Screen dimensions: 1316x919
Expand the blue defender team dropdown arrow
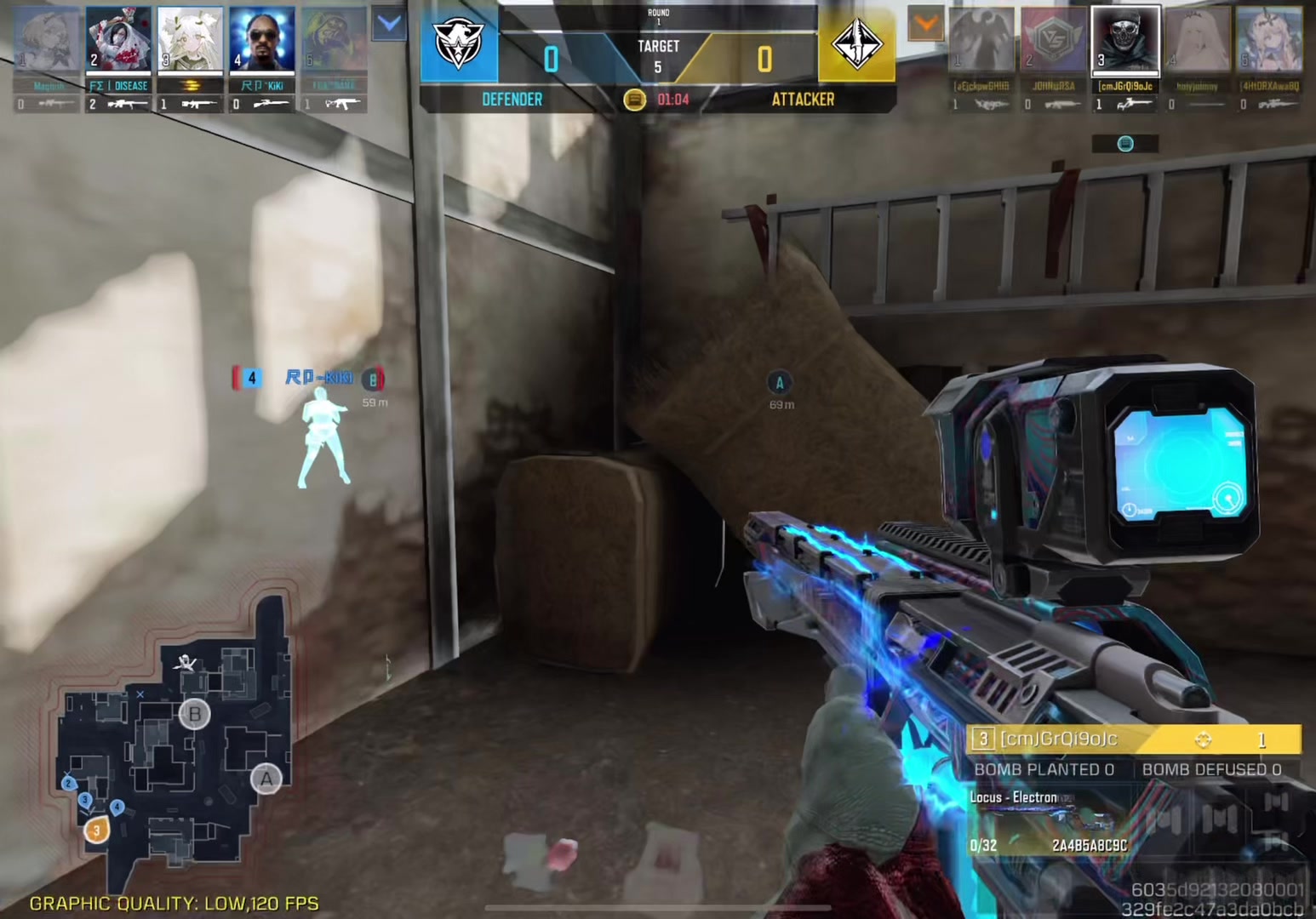[x=389, y=25]
